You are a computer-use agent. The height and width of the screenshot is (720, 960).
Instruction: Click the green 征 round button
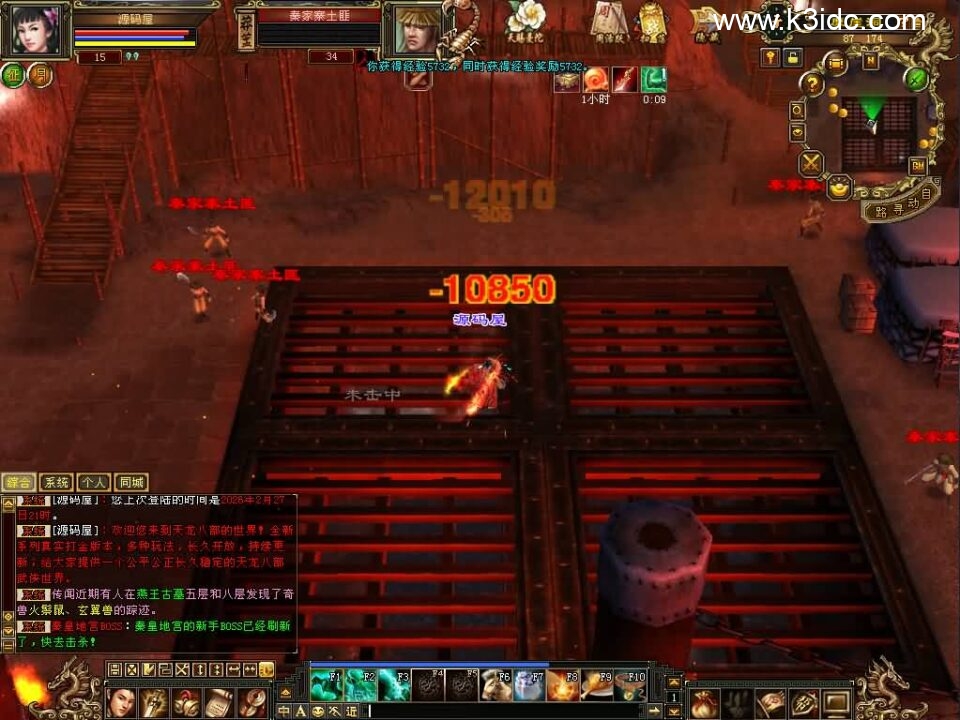click(14, 76)
